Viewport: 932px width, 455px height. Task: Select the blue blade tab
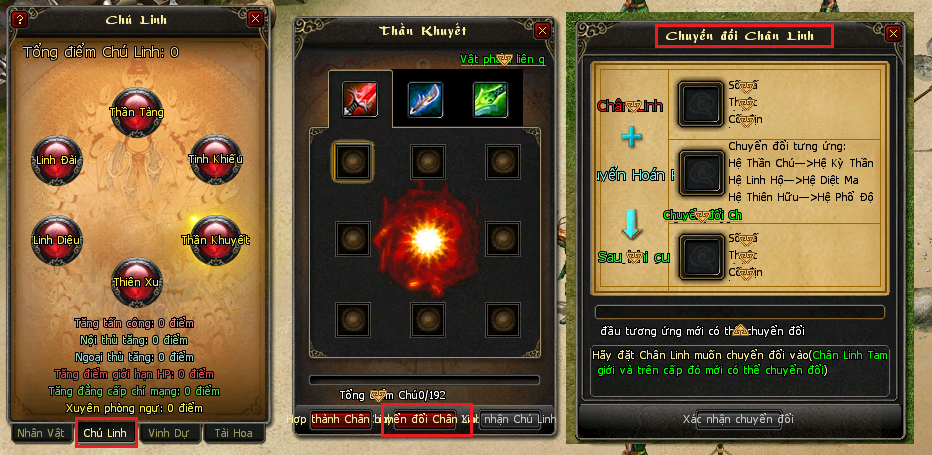click(x=425, y=99)
